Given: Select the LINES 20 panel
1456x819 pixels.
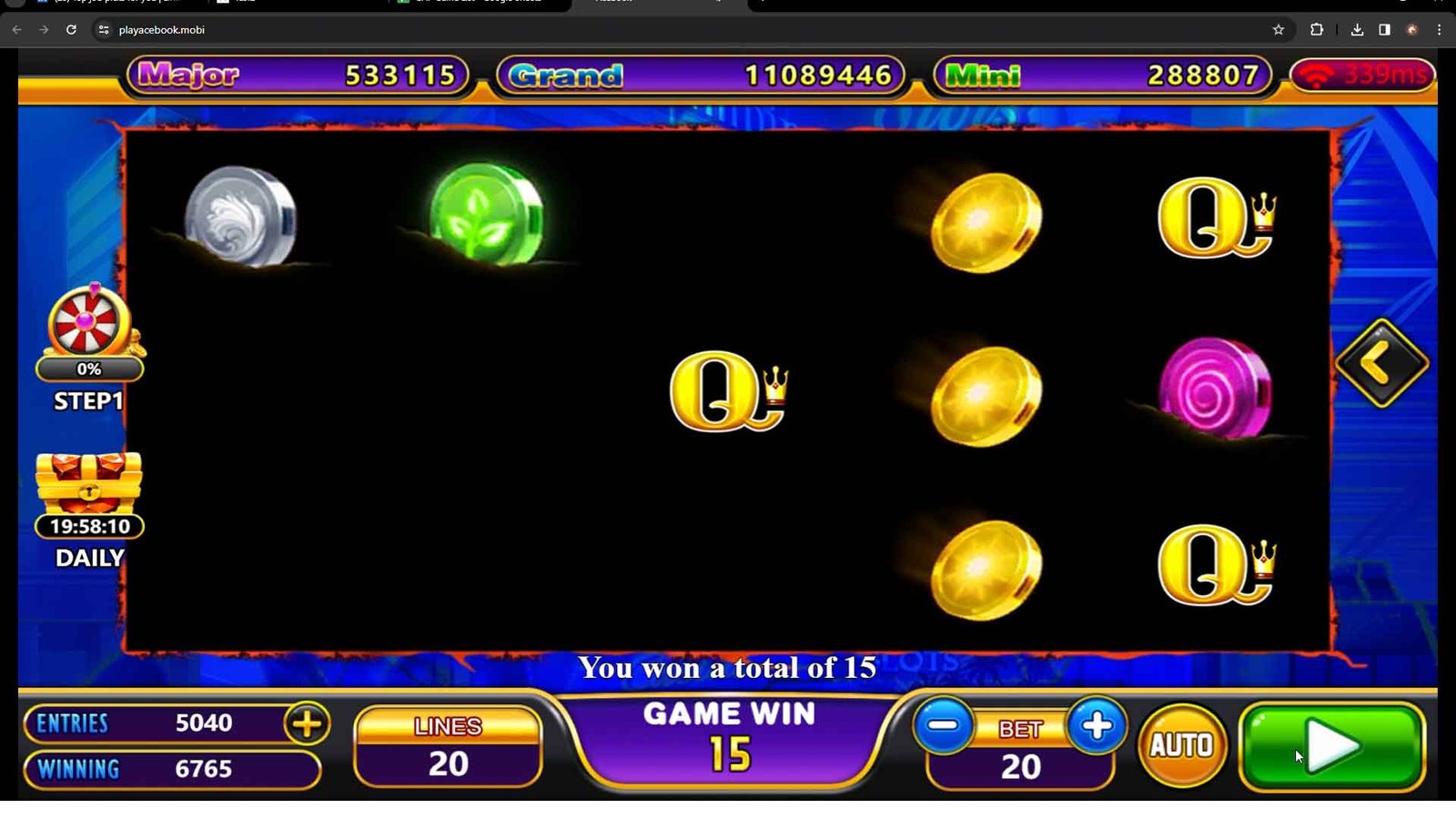Looking at the screenshot, I should pos(448,747).
